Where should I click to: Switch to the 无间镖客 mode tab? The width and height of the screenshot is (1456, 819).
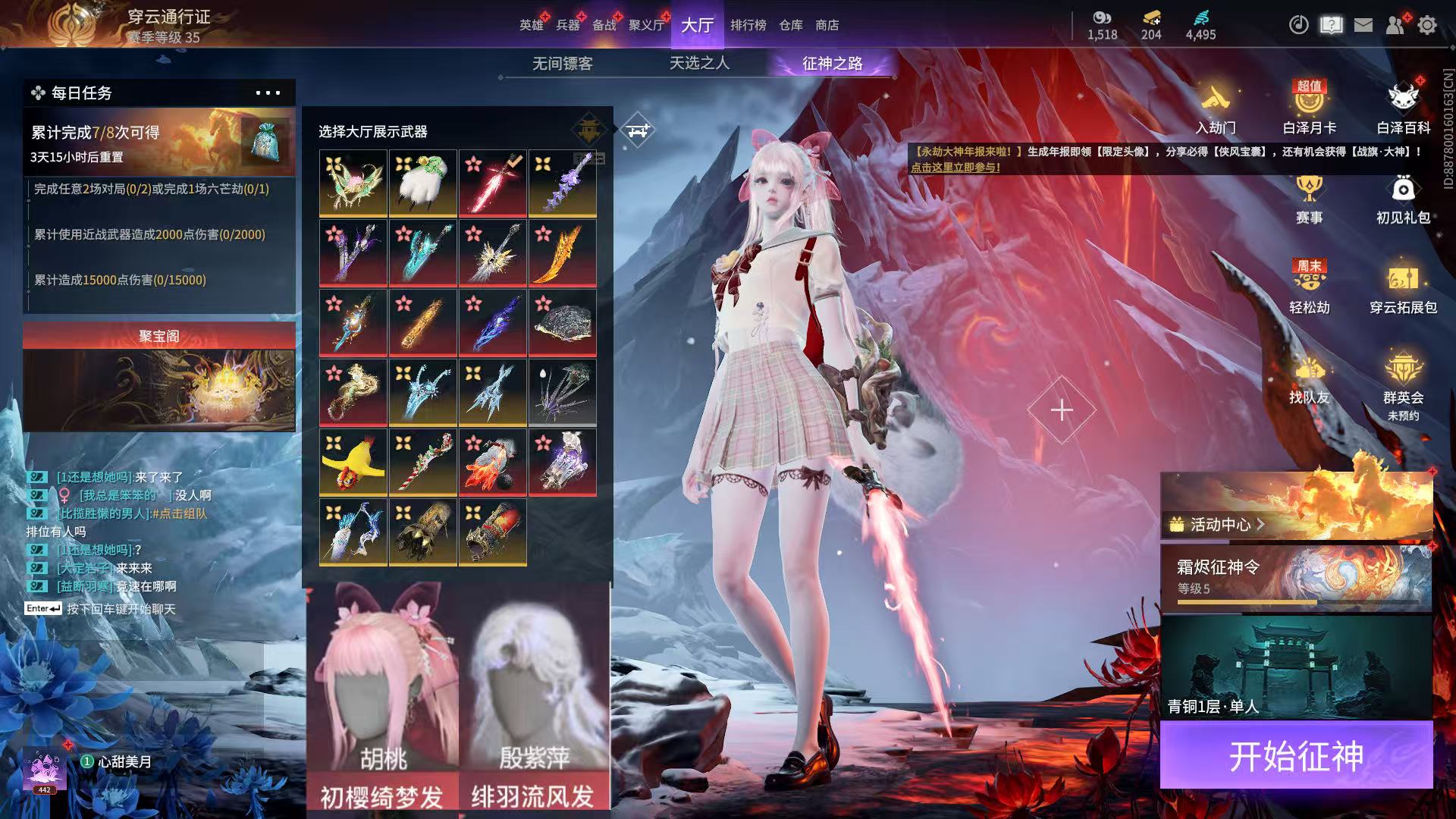[x=562, y=64]
